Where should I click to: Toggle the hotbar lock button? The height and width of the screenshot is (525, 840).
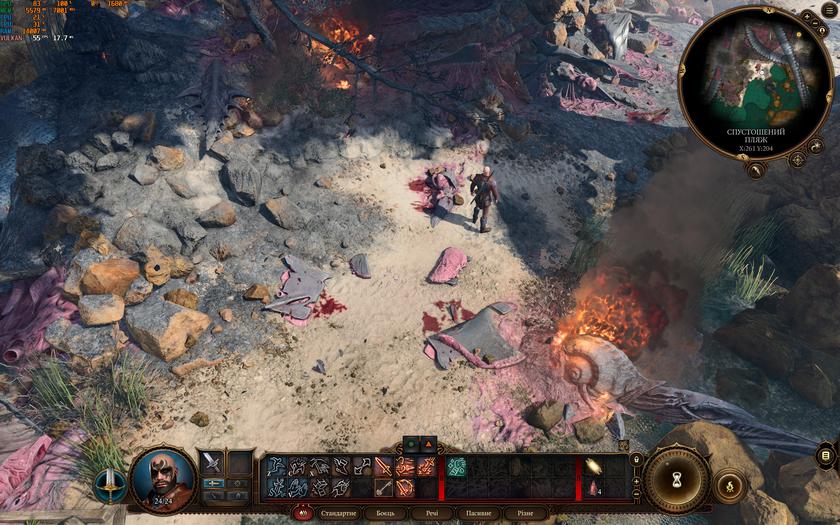tap(636, 460)
